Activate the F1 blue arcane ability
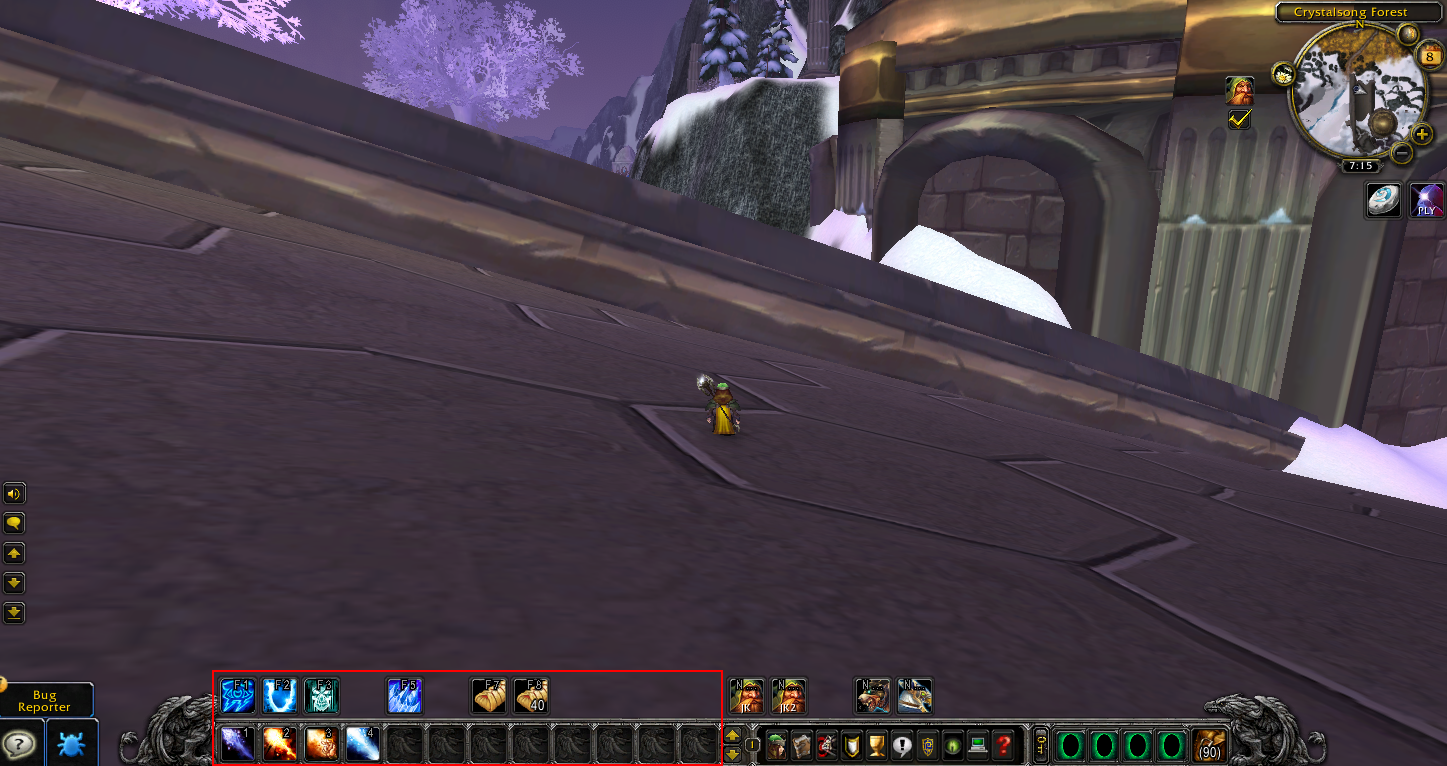 point(238,695)
